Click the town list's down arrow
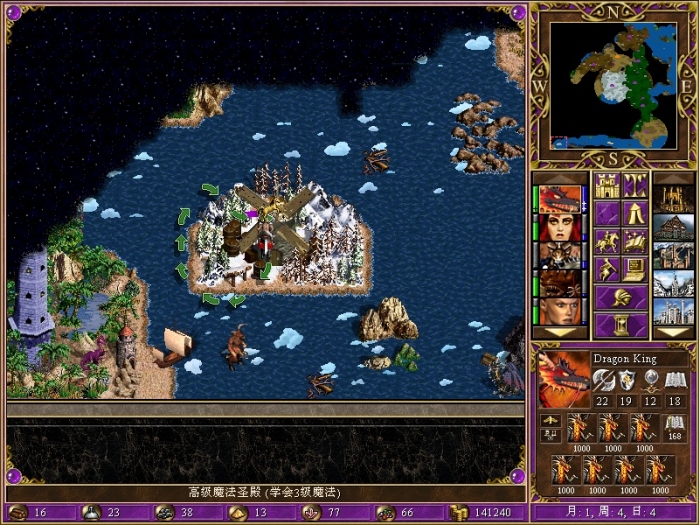This screenshot has height=525, width=700. coord(673,332)
